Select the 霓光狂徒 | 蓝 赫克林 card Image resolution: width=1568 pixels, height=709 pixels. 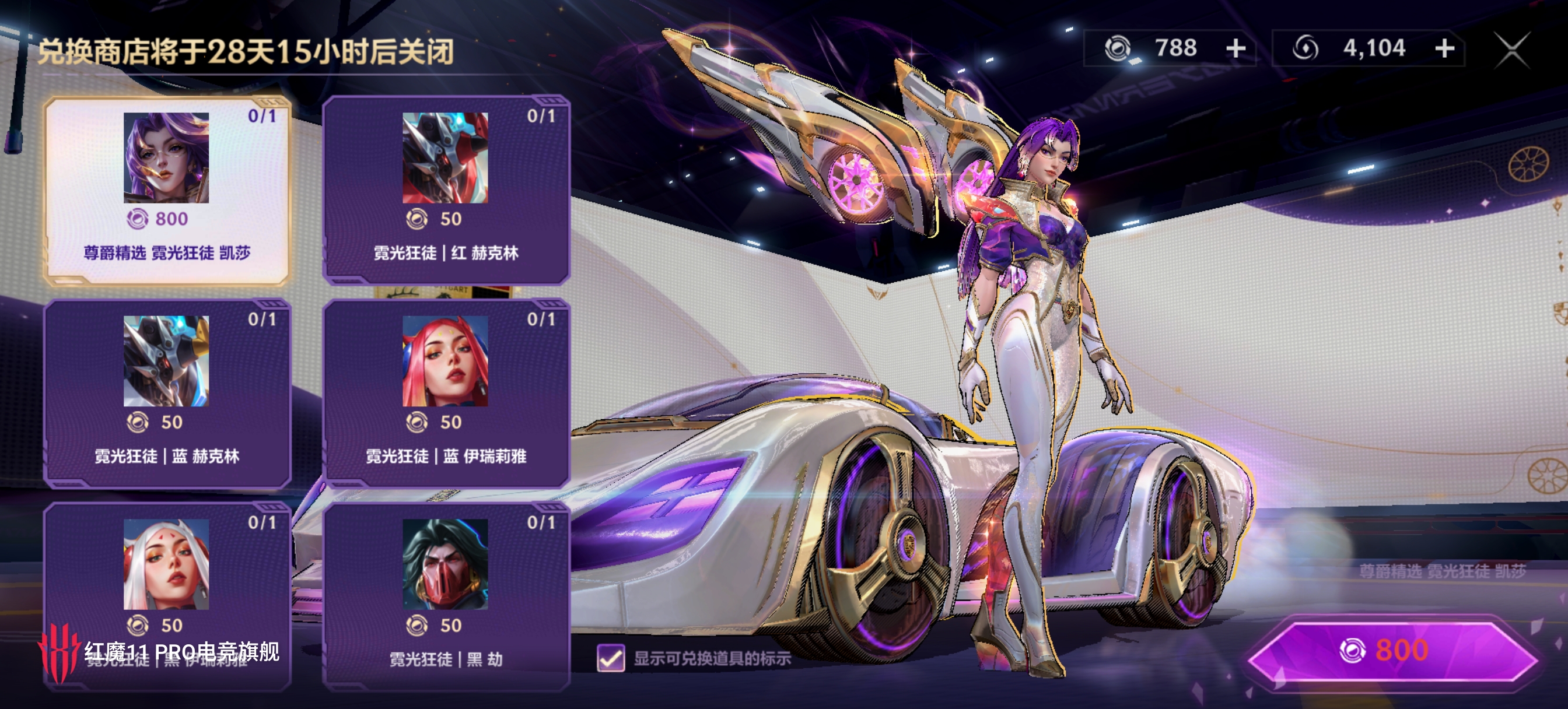(x=166, y=393)
